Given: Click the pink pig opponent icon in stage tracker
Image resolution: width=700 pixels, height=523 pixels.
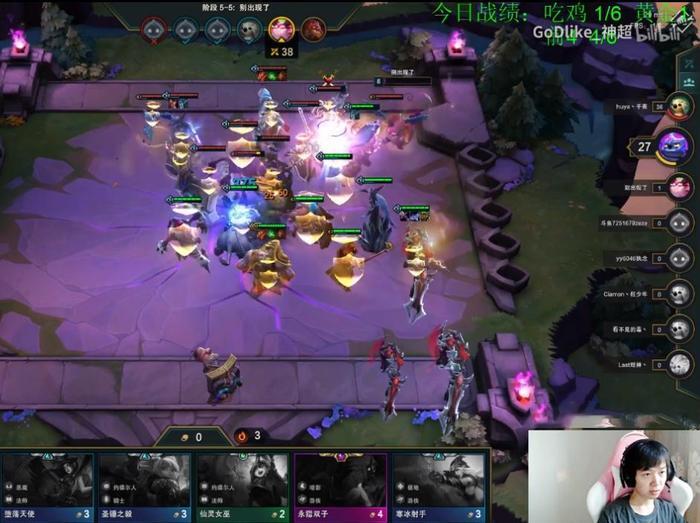Looking at the screenshot, I should (x=281, y=29).
